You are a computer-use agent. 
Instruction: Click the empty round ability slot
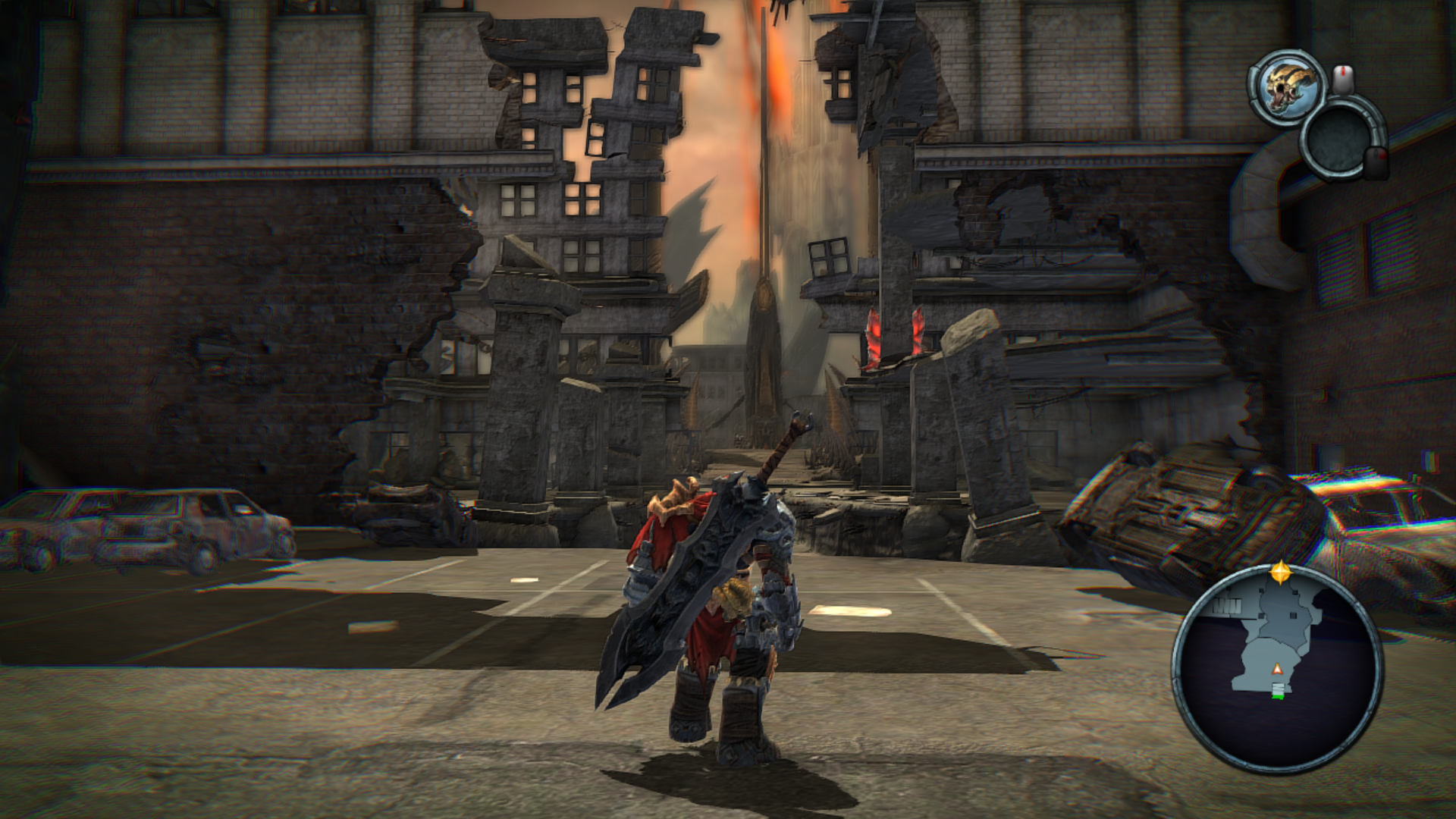(1338, 141)
